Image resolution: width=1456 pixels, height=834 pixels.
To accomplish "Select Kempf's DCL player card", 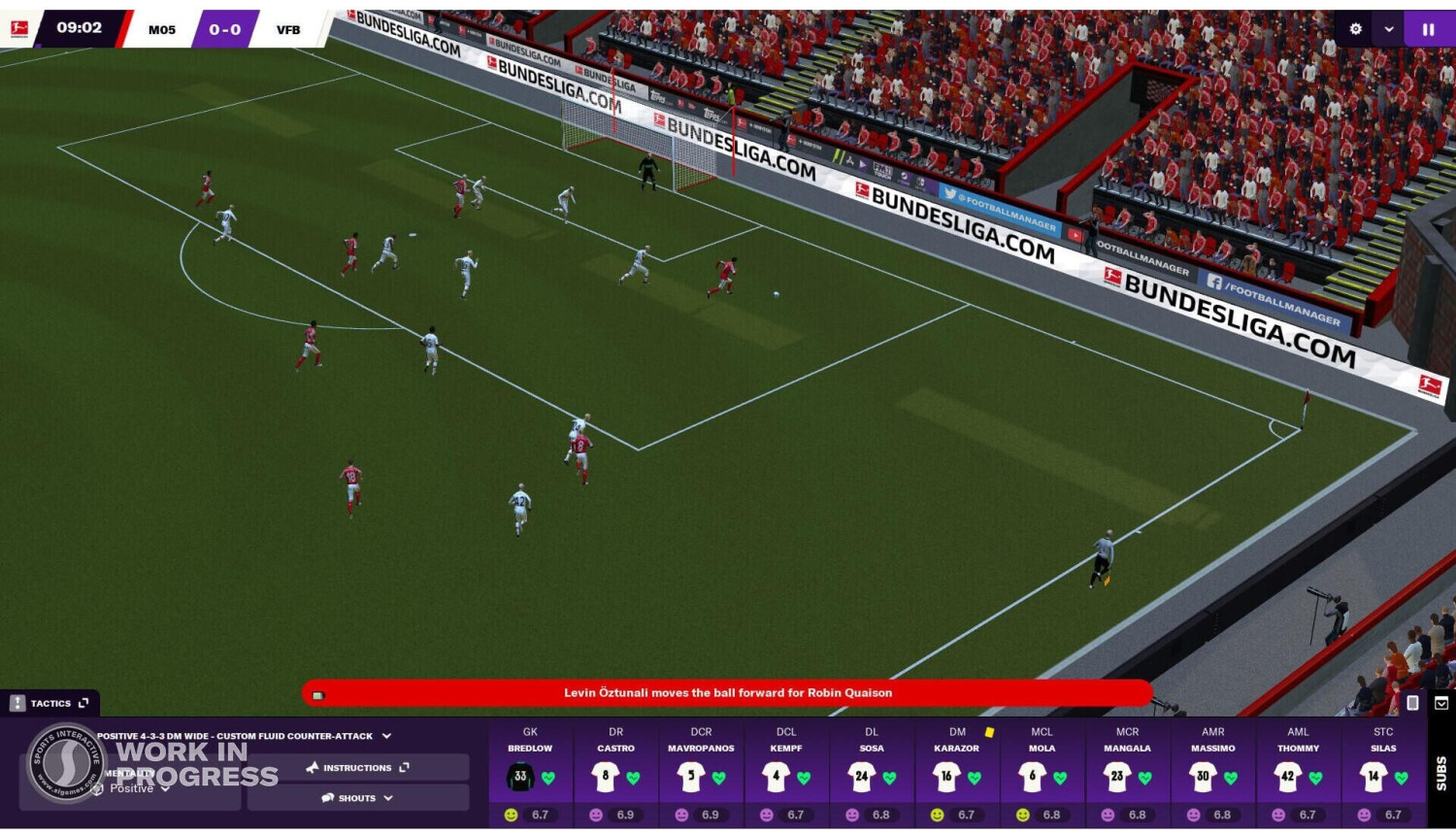I will coord(786,773).
